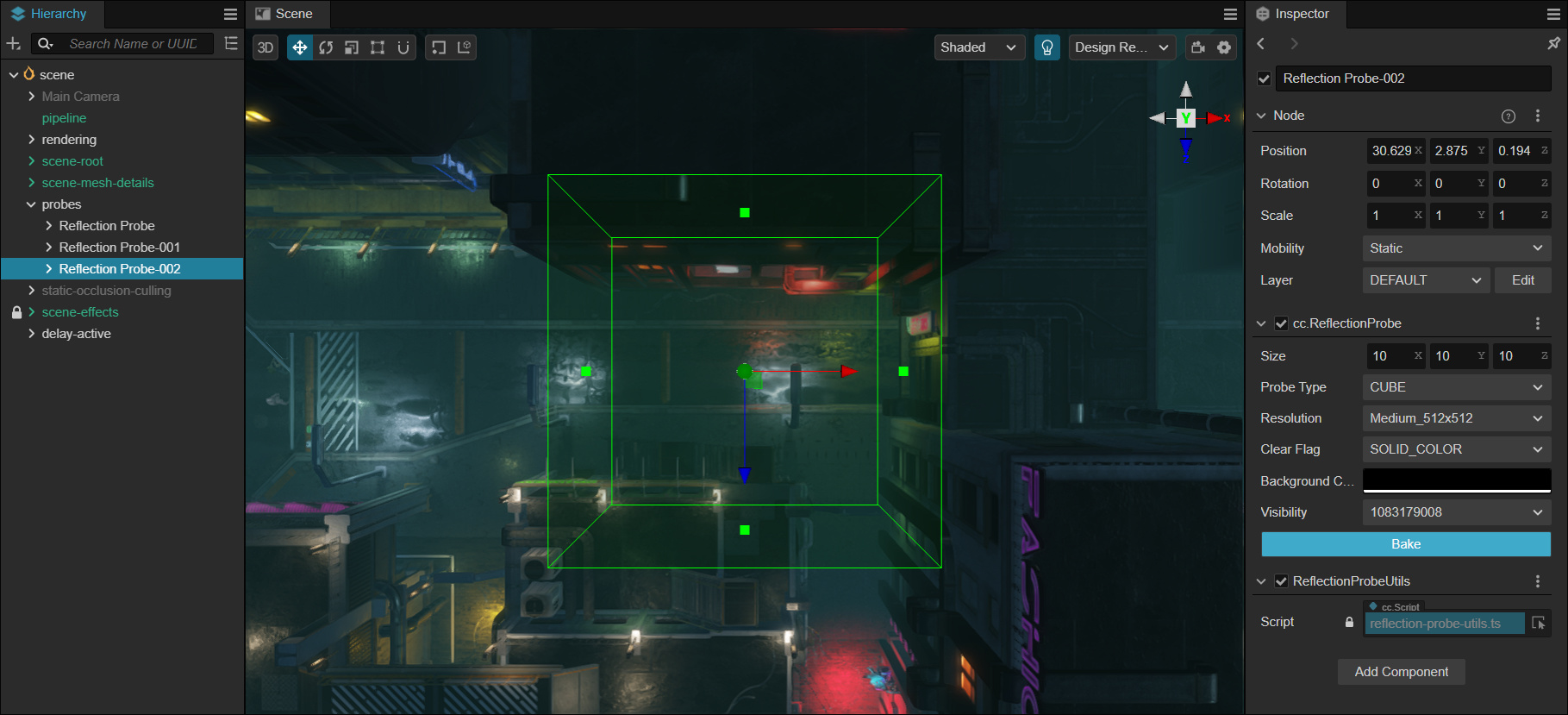This screenshot has height=715, width=1568.
Task: Uncheck the cc.ReflectionProbe component checkbox
Action: tap(1281, 323)
